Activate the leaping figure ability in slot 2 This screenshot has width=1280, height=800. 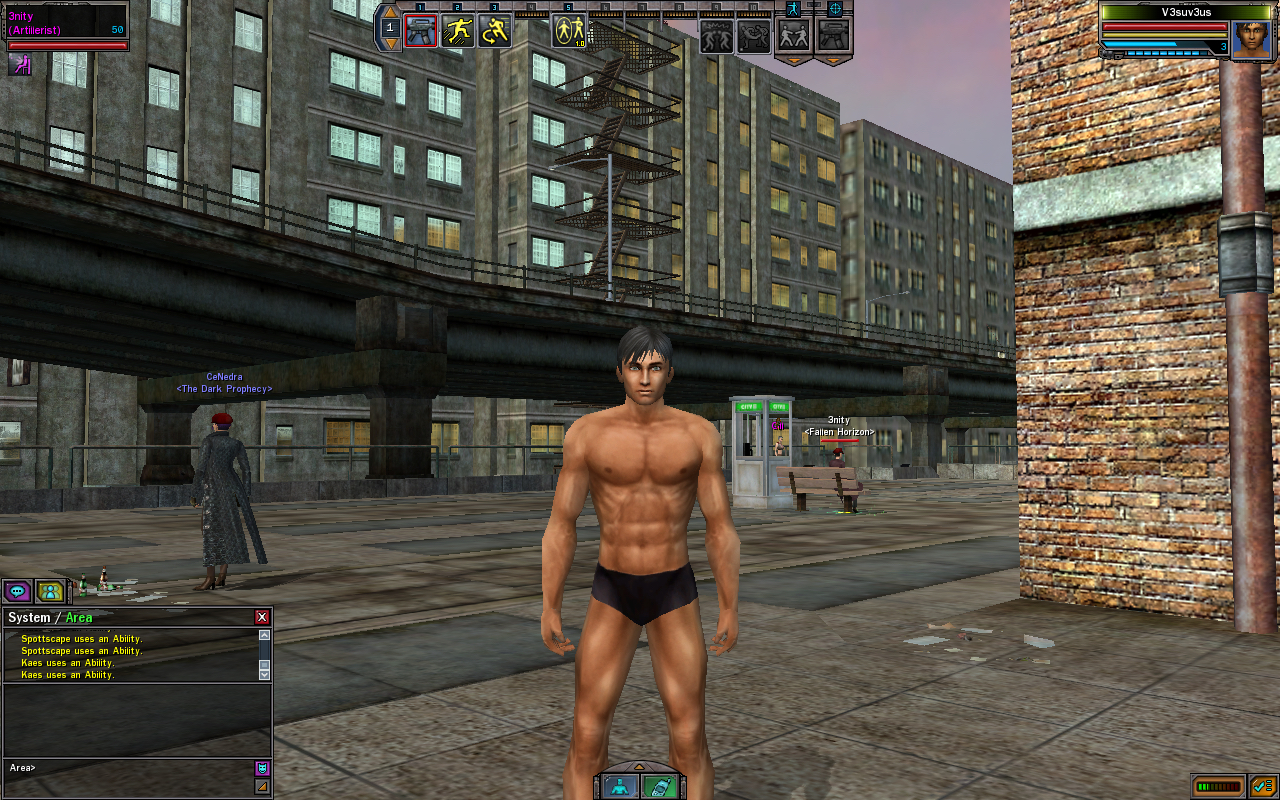(x=457, y=31)
